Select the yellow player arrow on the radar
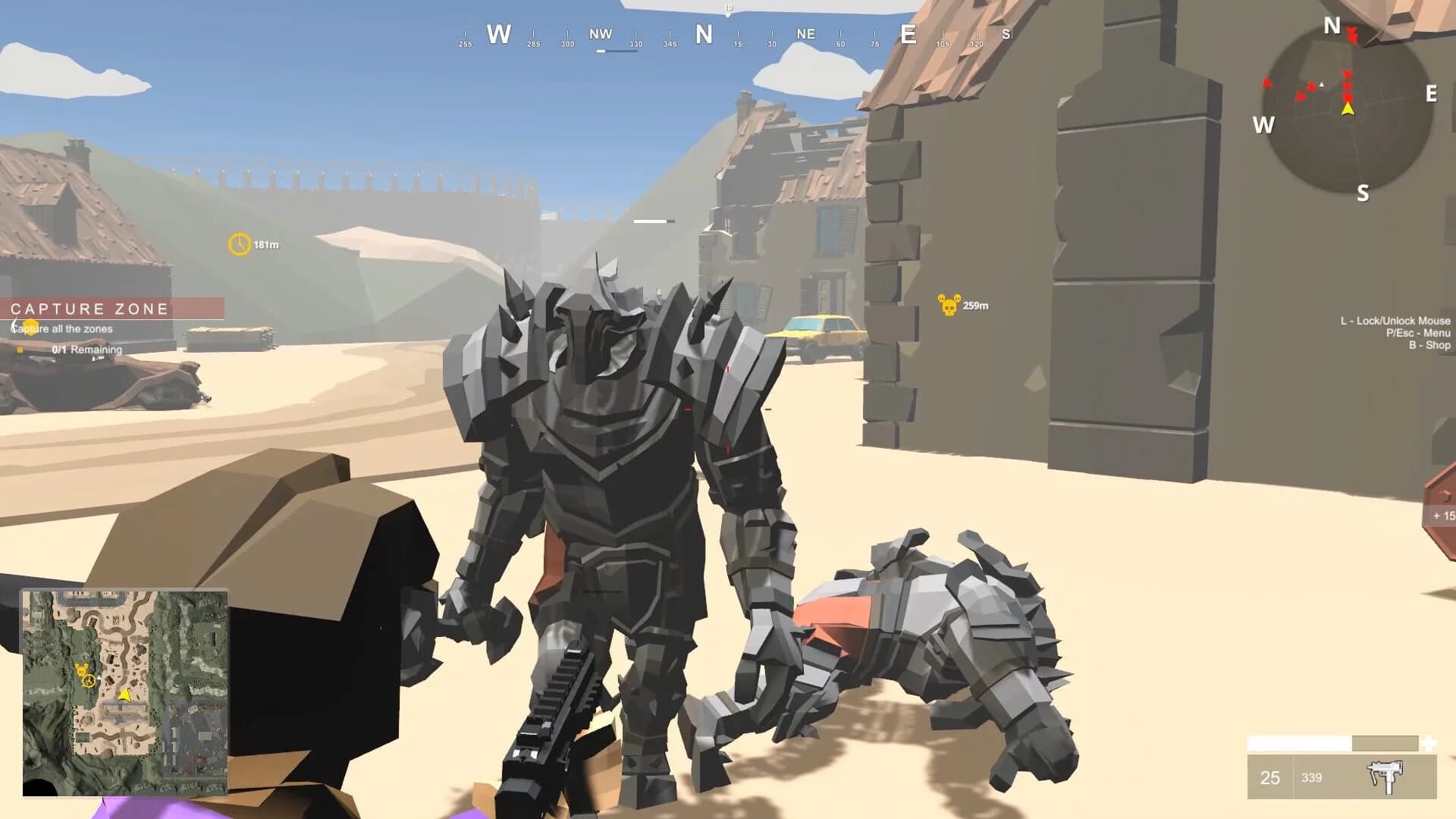The image size is (1456, 819). [x=1348, y=109]
